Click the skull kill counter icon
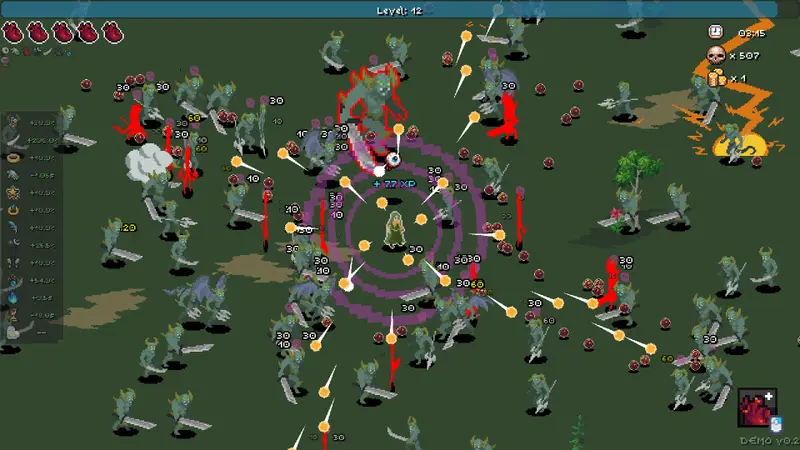Viewport: 800px width, 450px height. tap(716, 55)
